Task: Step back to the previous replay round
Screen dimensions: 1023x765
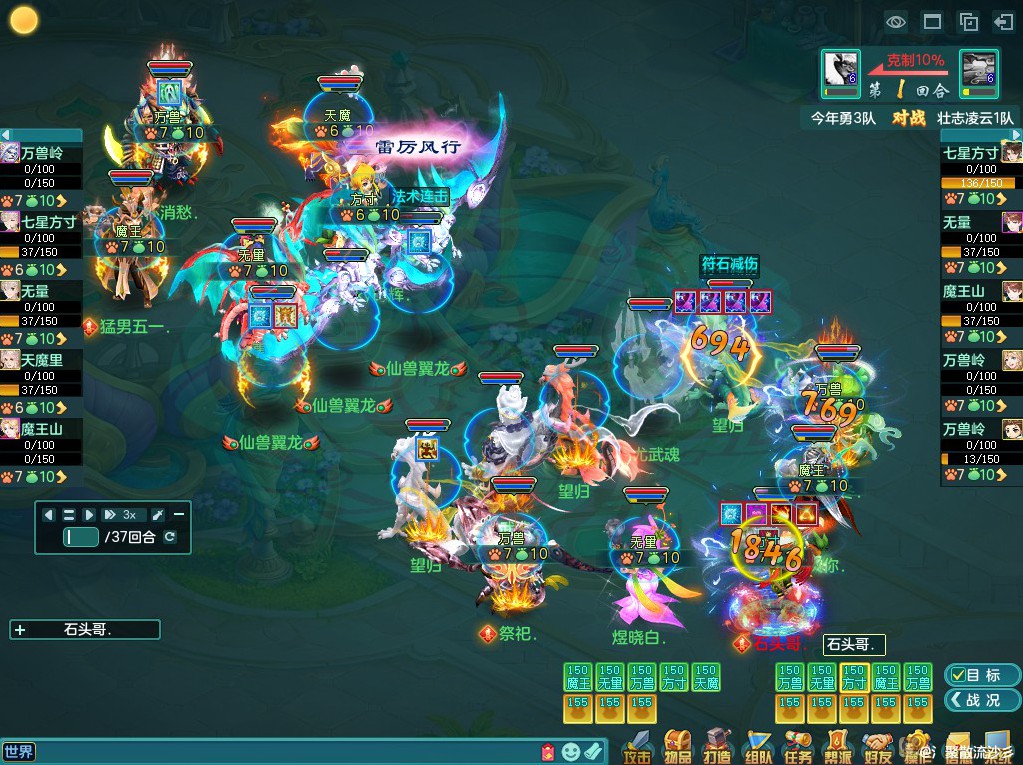Action: coord(49,514)
